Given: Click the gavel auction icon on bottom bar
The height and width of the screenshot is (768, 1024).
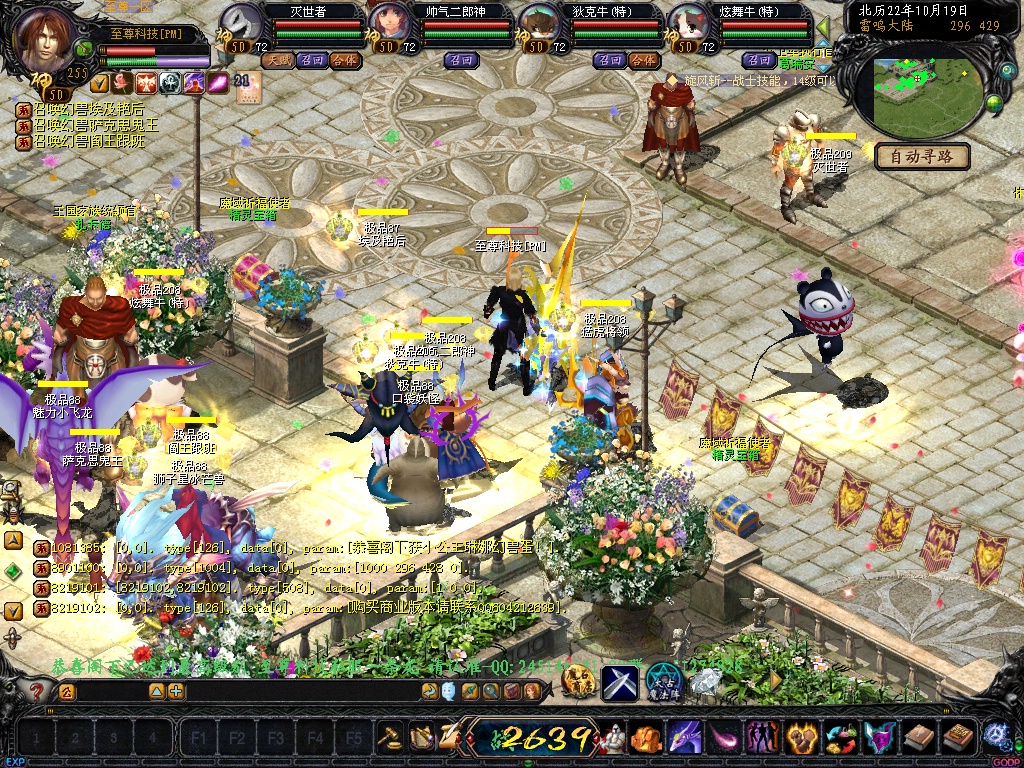Looking at the screenshot, I should 389,738.
